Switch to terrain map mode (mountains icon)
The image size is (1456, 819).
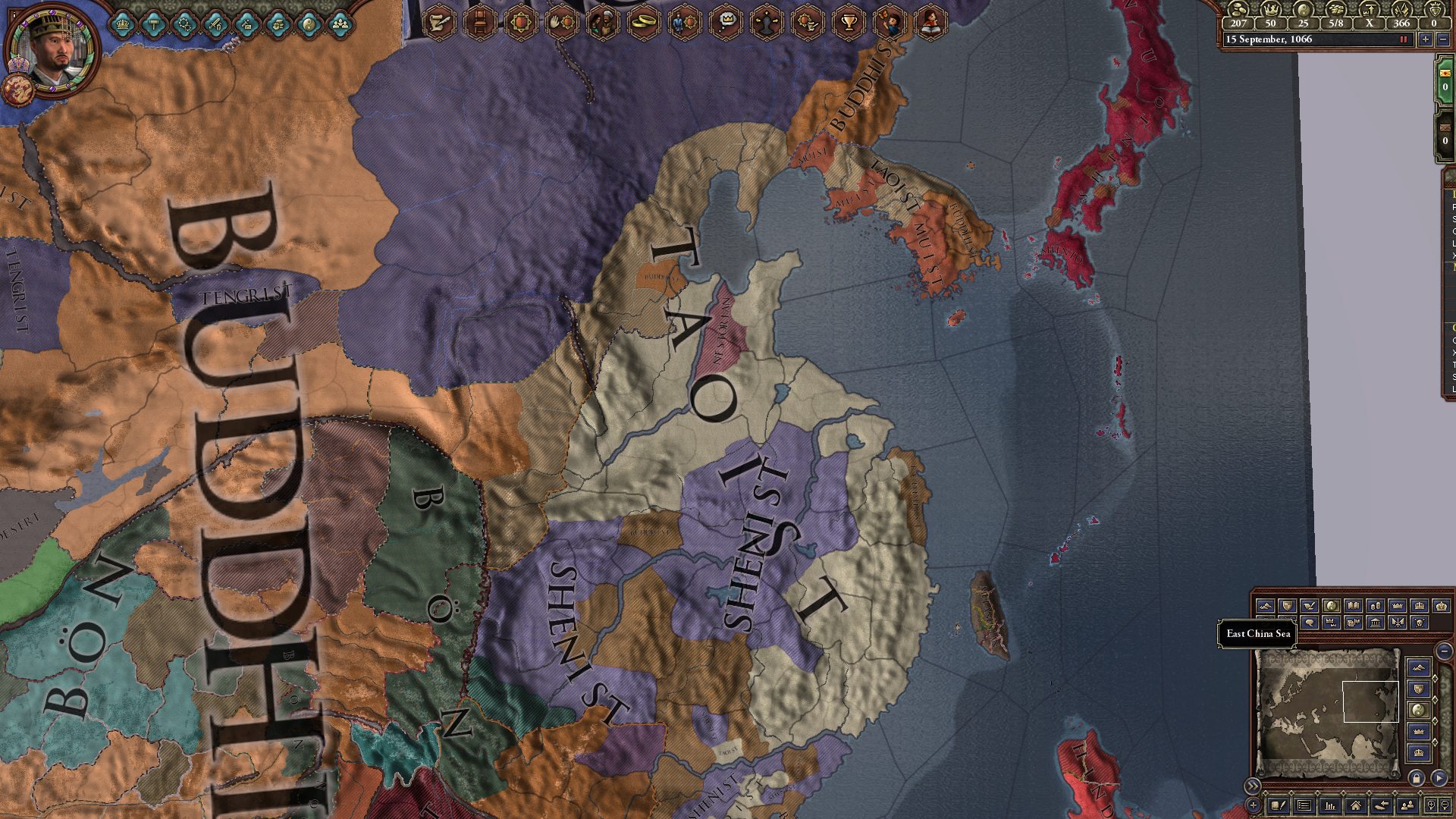coord(1266,605)
